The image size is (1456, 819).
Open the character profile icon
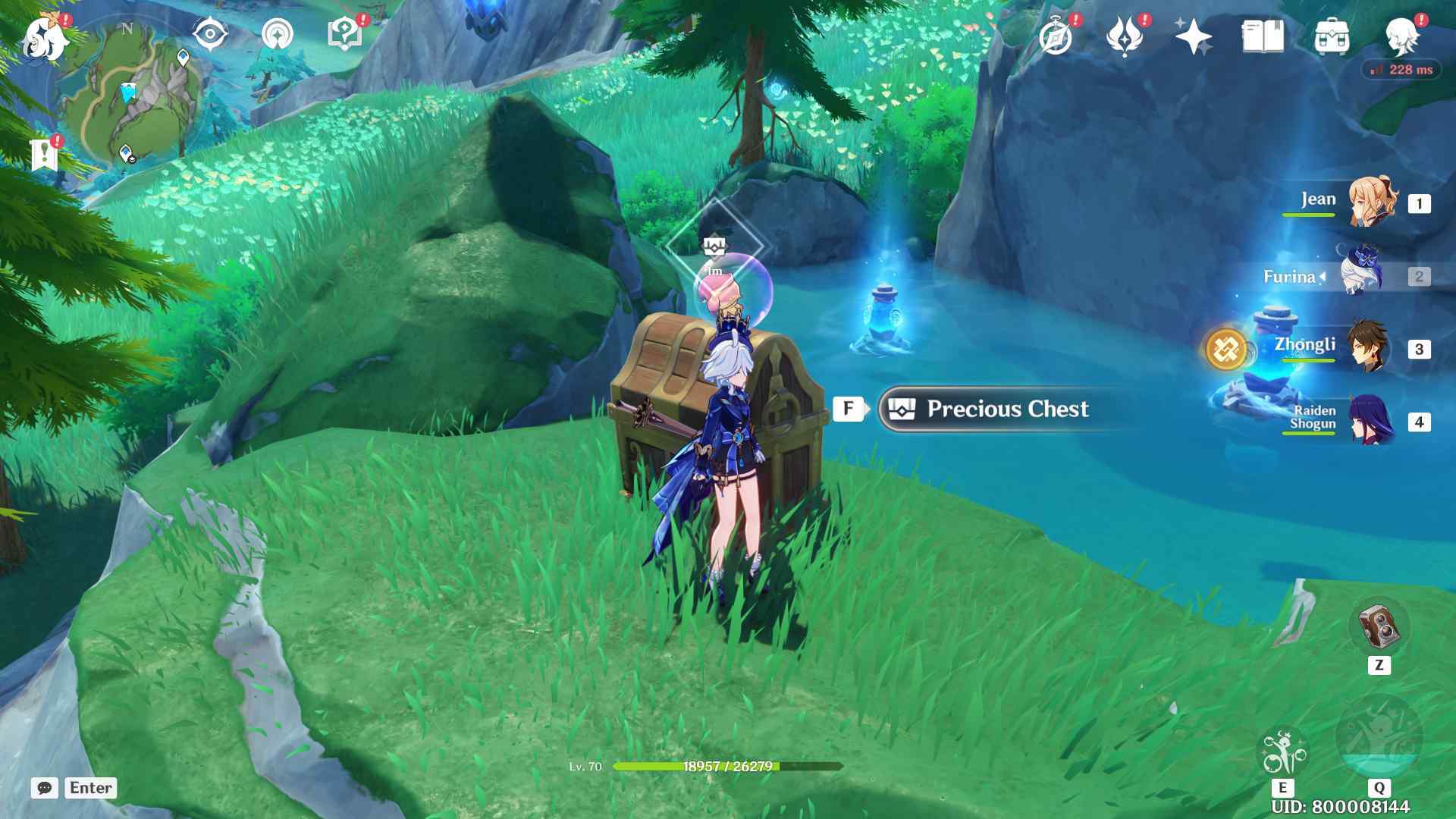point(1401,36)
